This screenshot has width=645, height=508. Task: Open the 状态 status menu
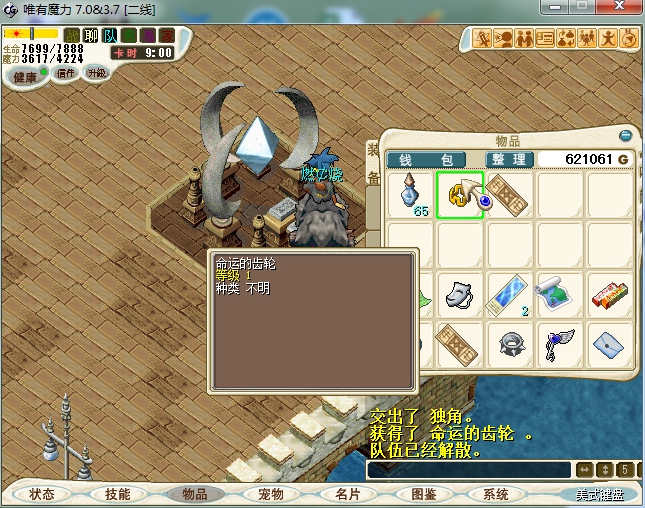click(42, 494)
